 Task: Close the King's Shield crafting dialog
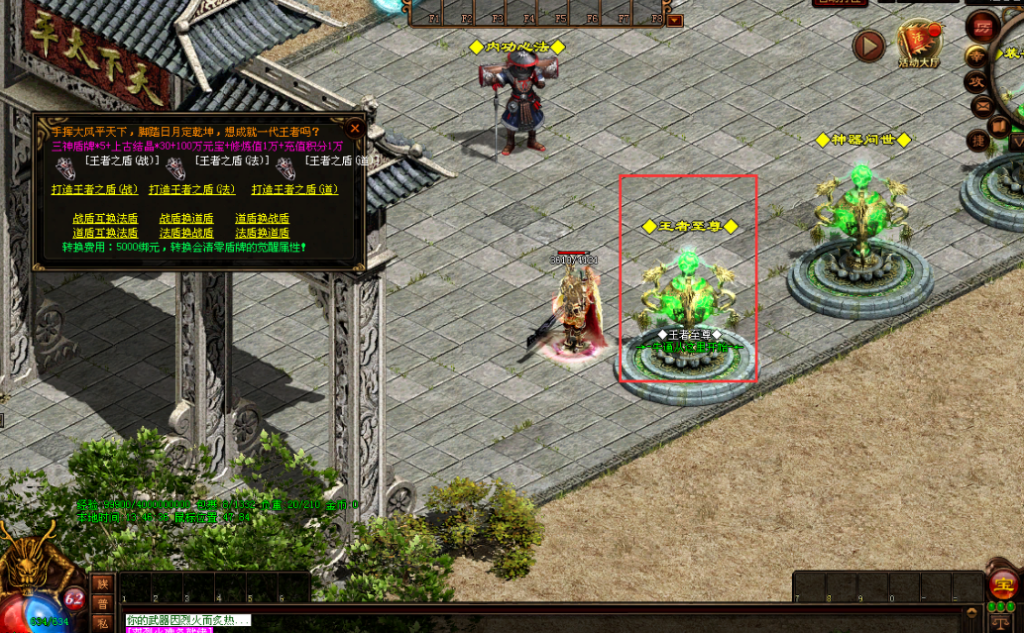point(355,128)
